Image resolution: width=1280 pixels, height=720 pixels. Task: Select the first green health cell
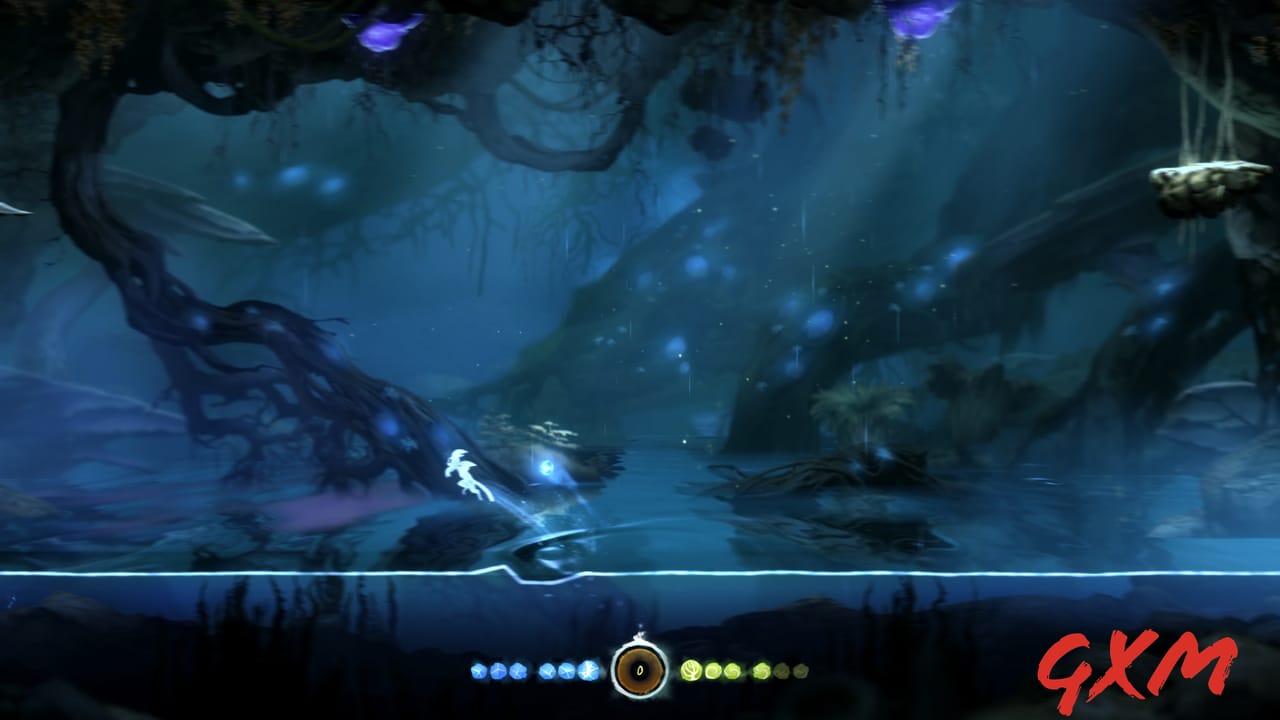[x=690, y=668]
